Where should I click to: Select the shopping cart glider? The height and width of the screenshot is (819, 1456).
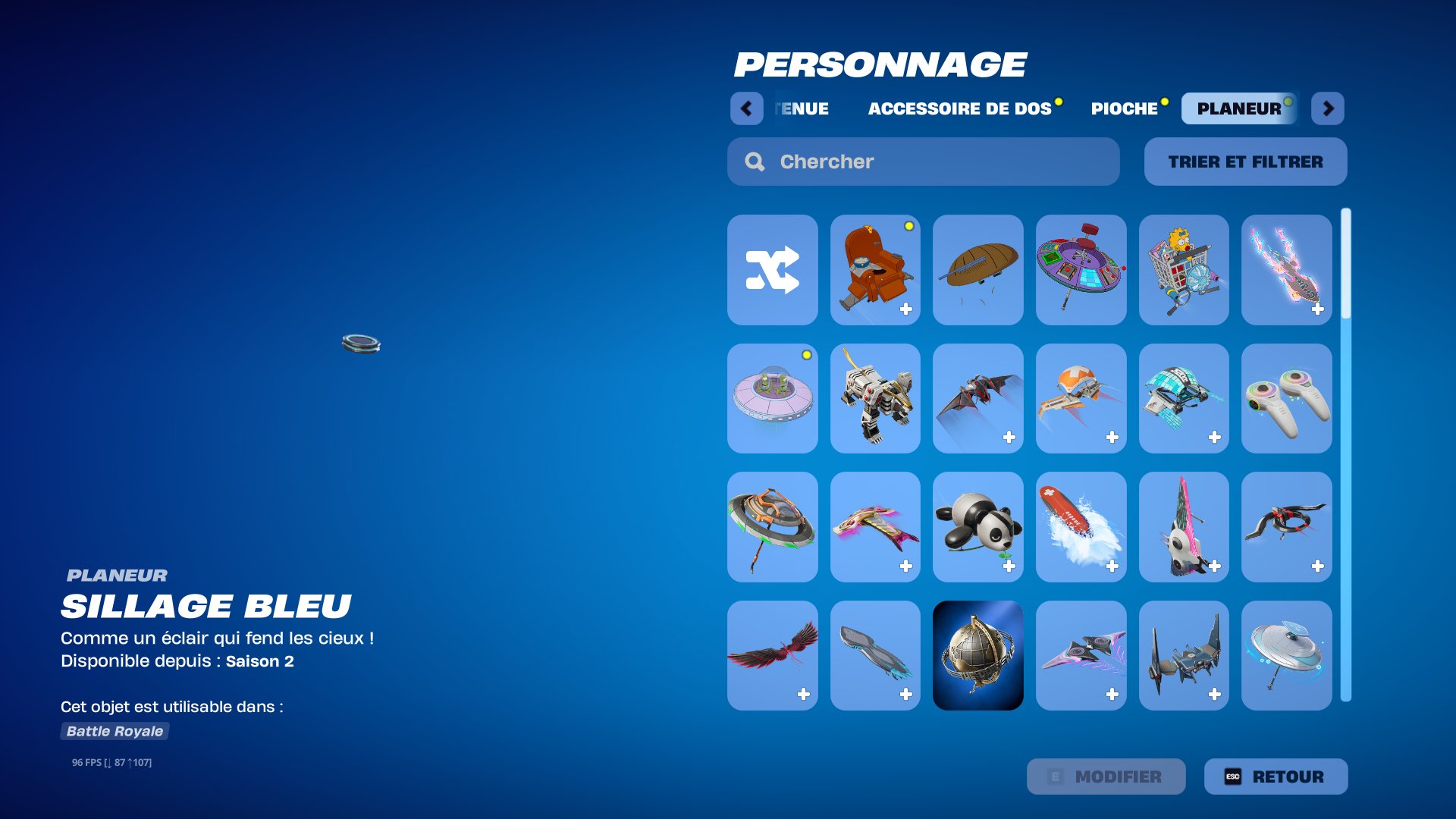1184,269
